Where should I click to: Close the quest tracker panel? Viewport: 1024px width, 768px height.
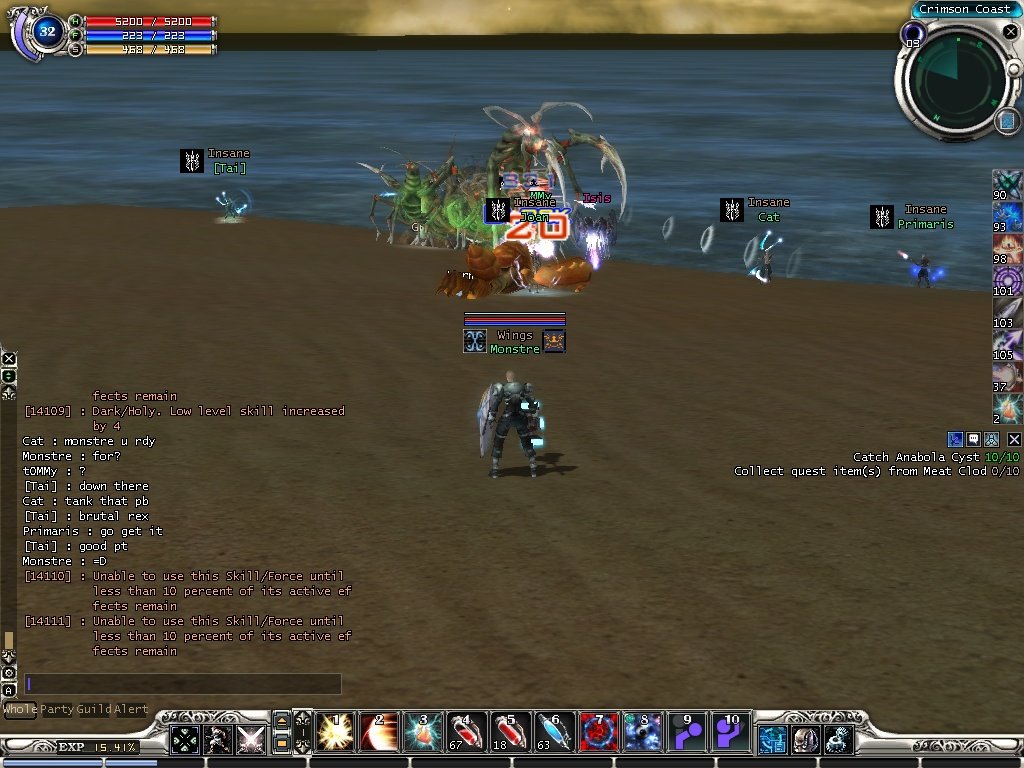1014,439
